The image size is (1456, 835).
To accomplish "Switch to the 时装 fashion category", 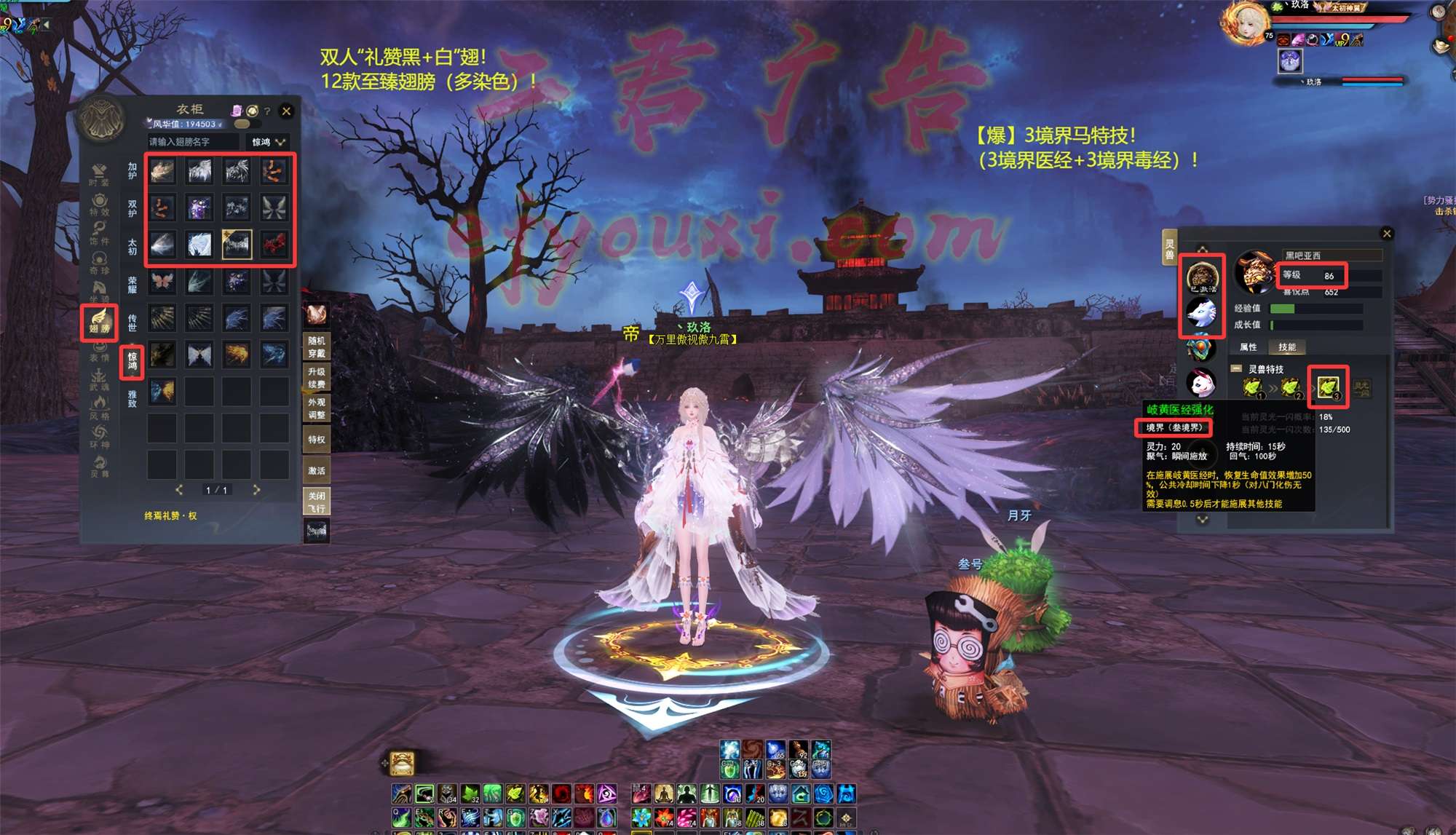I will [99, 175].
